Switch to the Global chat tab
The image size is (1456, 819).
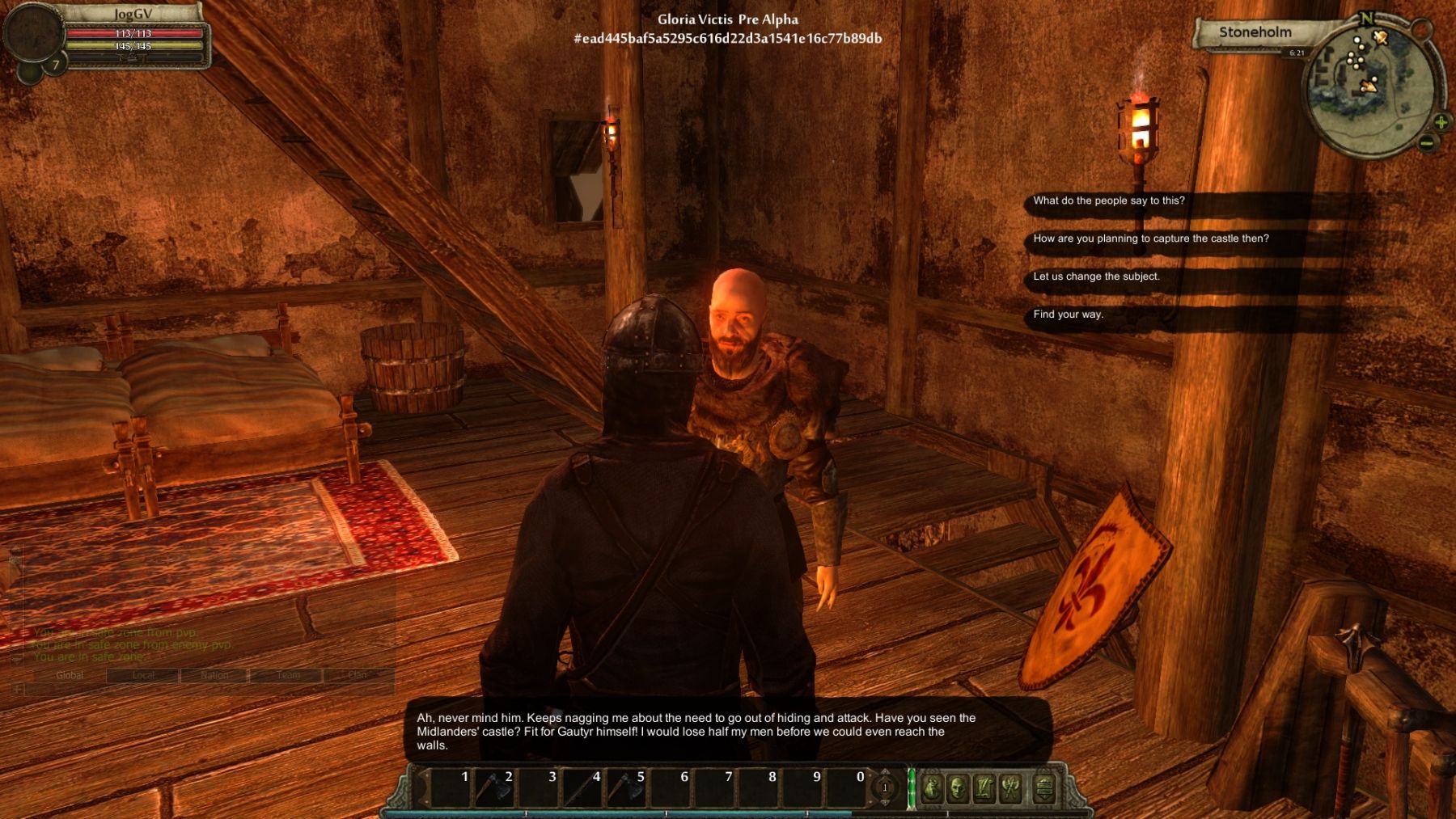70,675
